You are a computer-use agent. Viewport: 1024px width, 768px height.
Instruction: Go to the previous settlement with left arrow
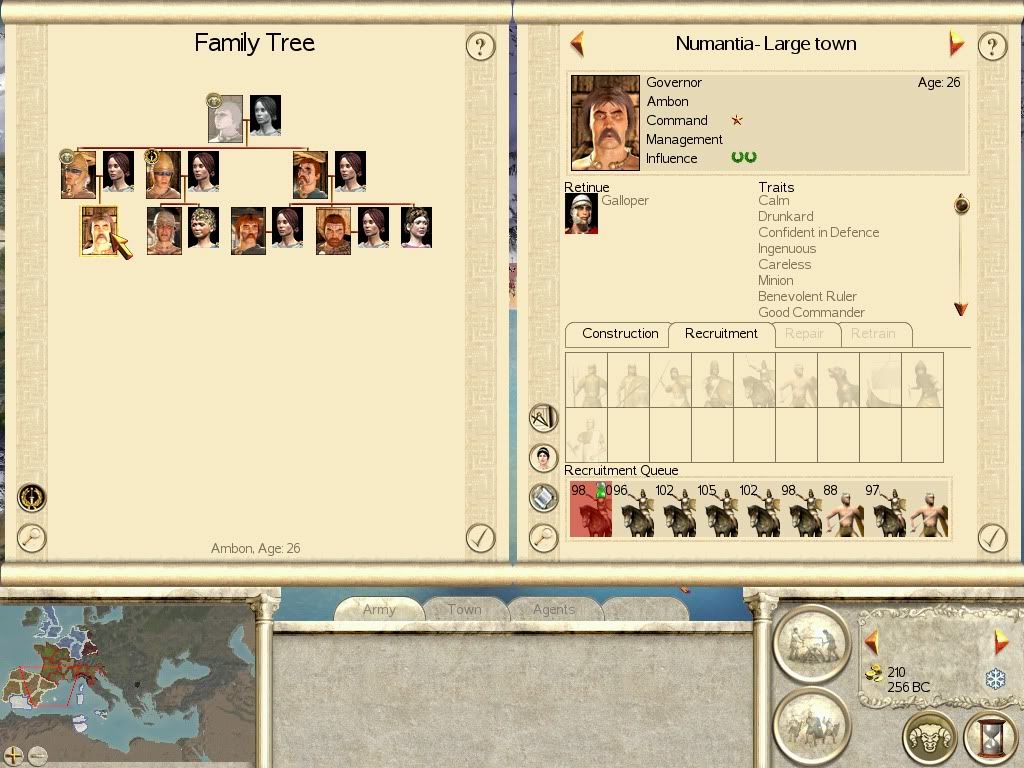point(577,44)
